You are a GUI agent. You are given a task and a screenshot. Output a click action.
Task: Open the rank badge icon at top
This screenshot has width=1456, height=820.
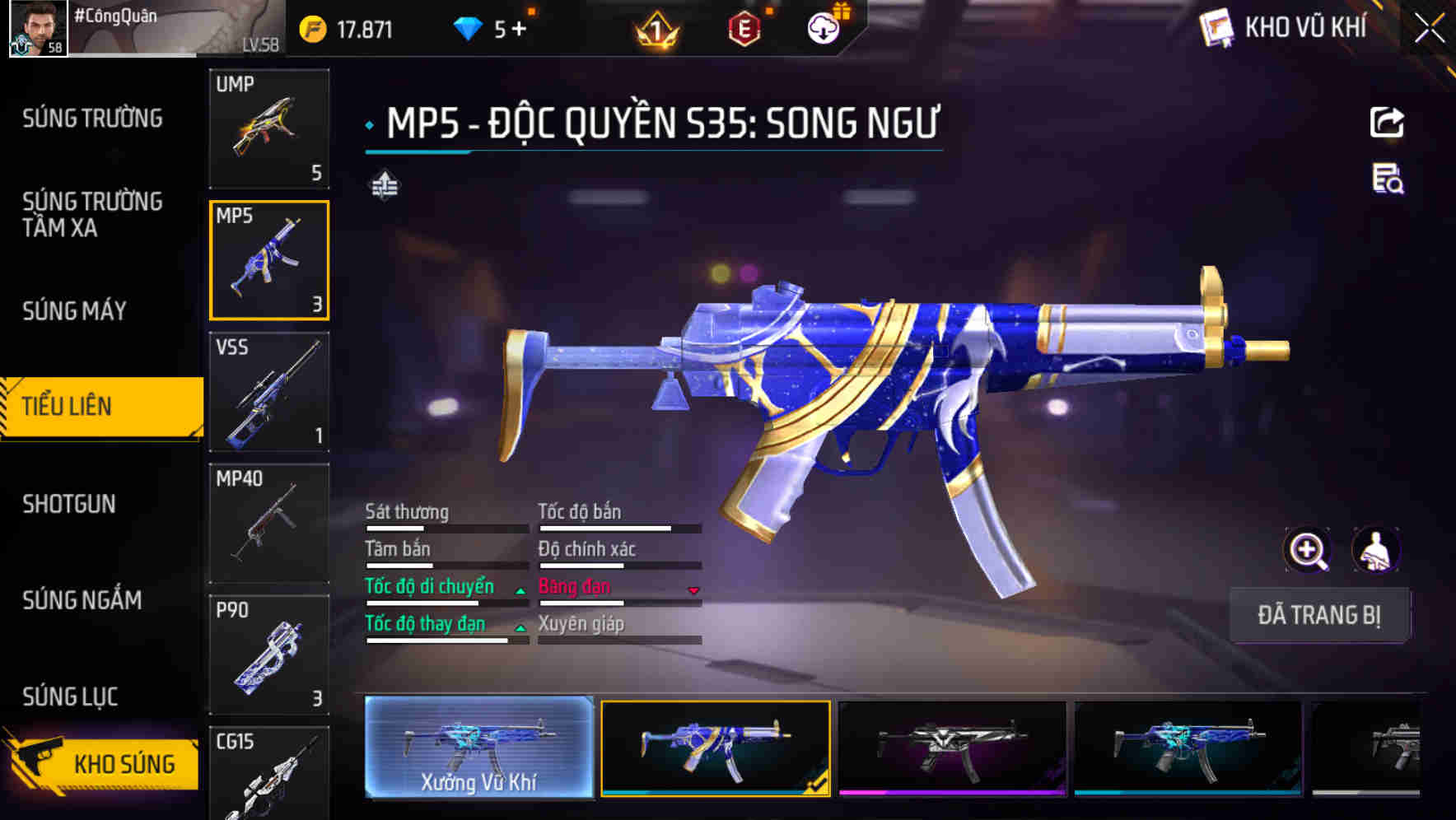click(x=656, y=30)
